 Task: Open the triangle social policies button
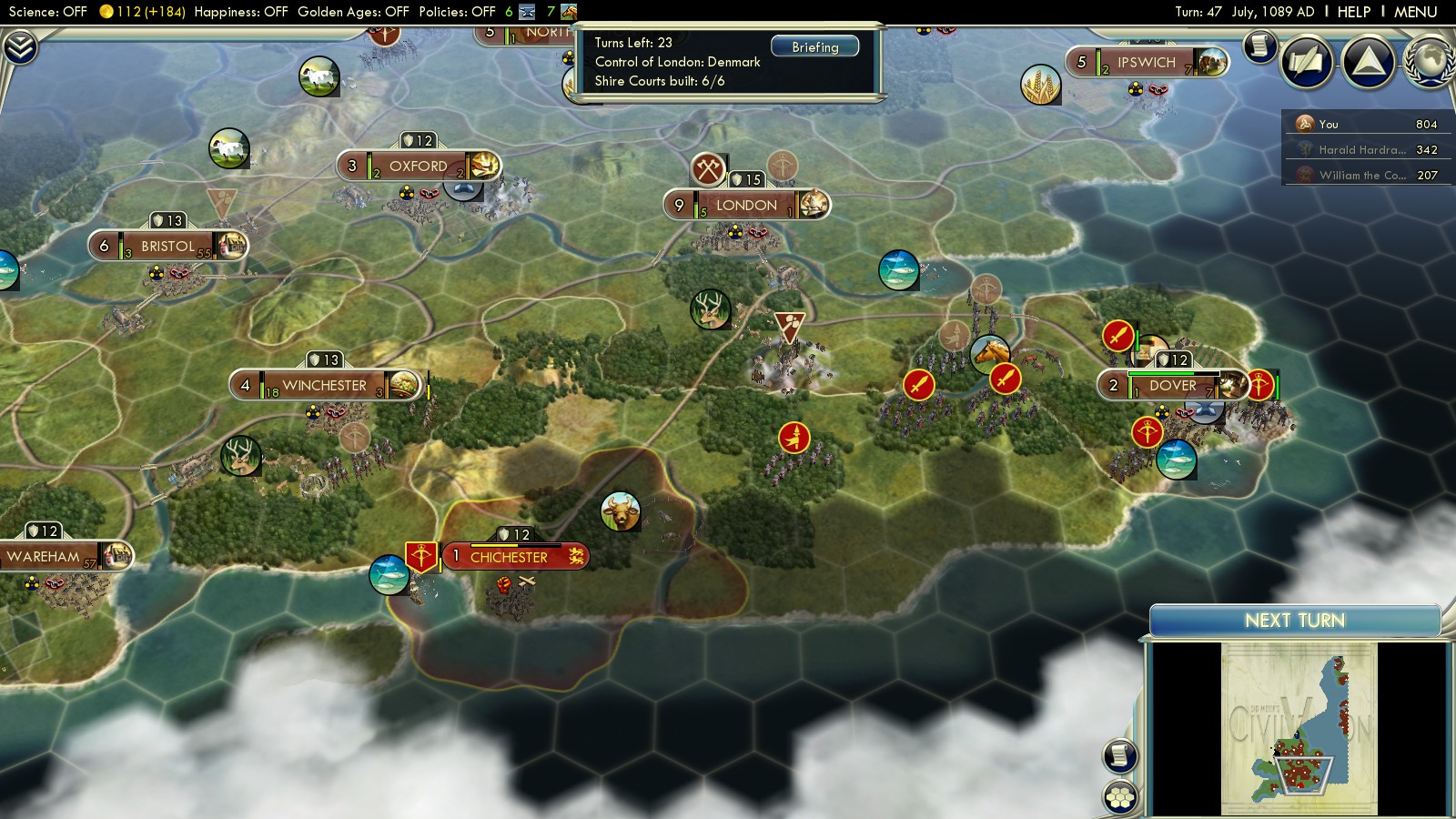point(1368,62)
